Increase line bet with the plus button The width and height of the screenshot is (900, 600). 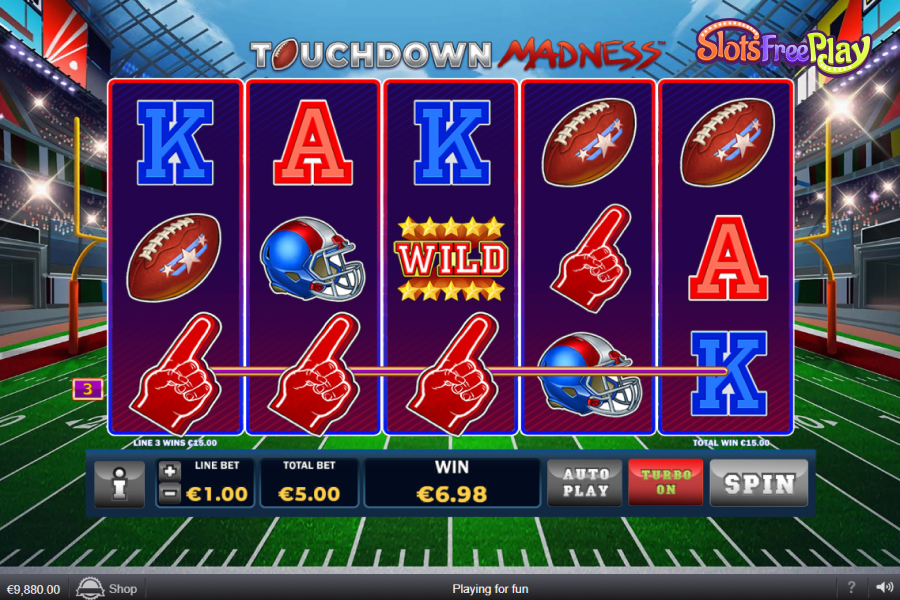pos(170,472)
